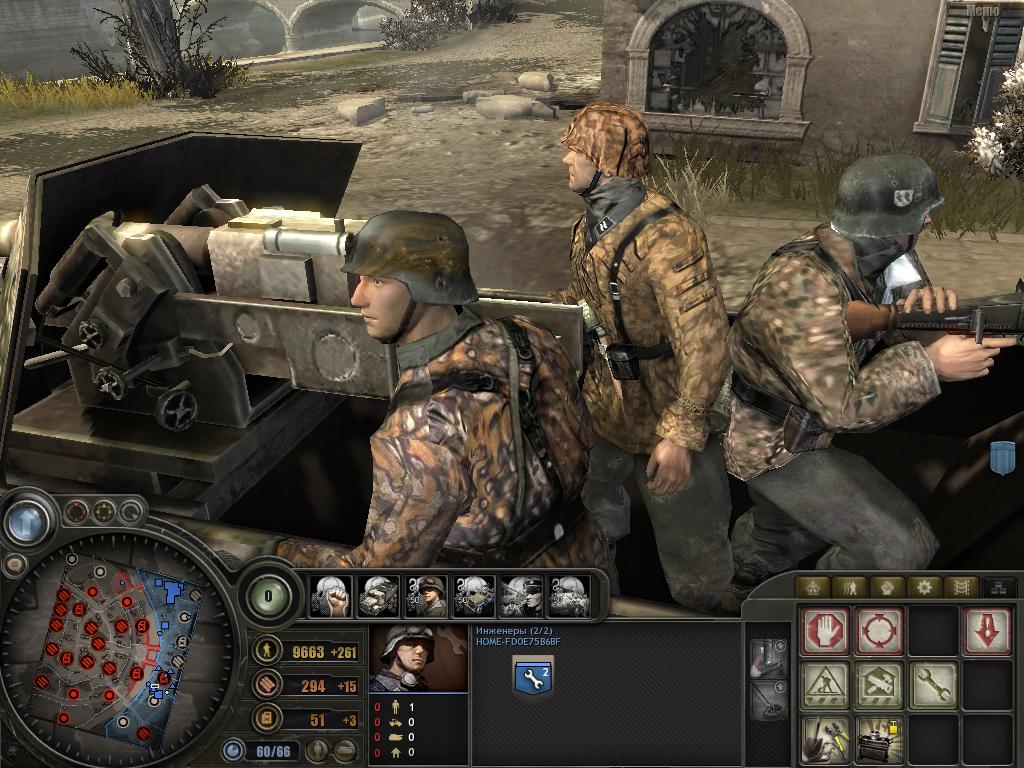Use the wrench Repair ability
Image resolution: width=1024 pixels, height=768 pixels.
(x=933, y=685)
